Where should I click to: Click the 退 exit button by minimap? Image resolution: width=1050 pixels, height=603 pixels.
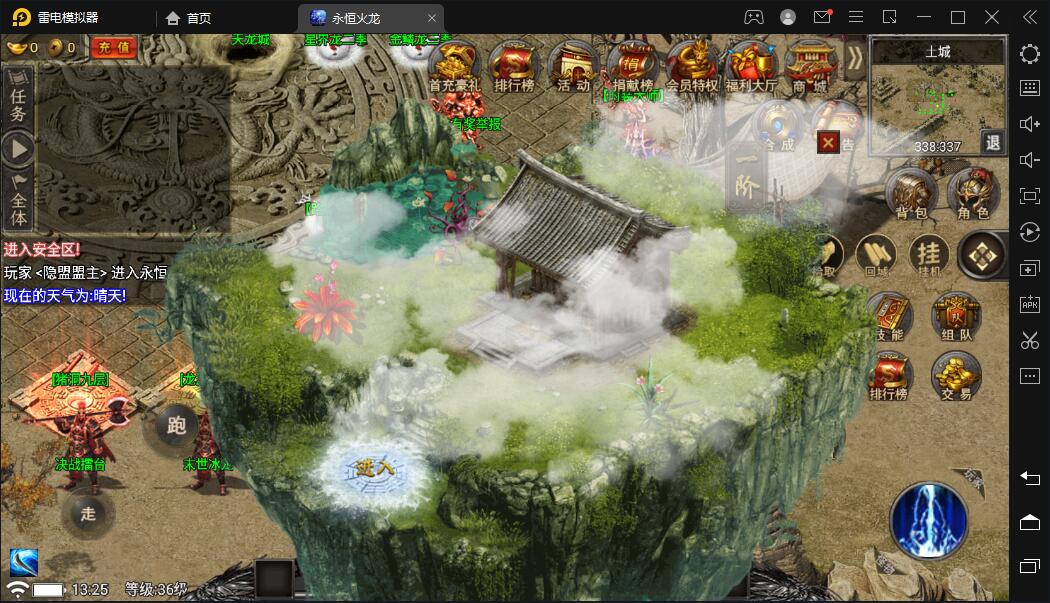tap(992, 143)
